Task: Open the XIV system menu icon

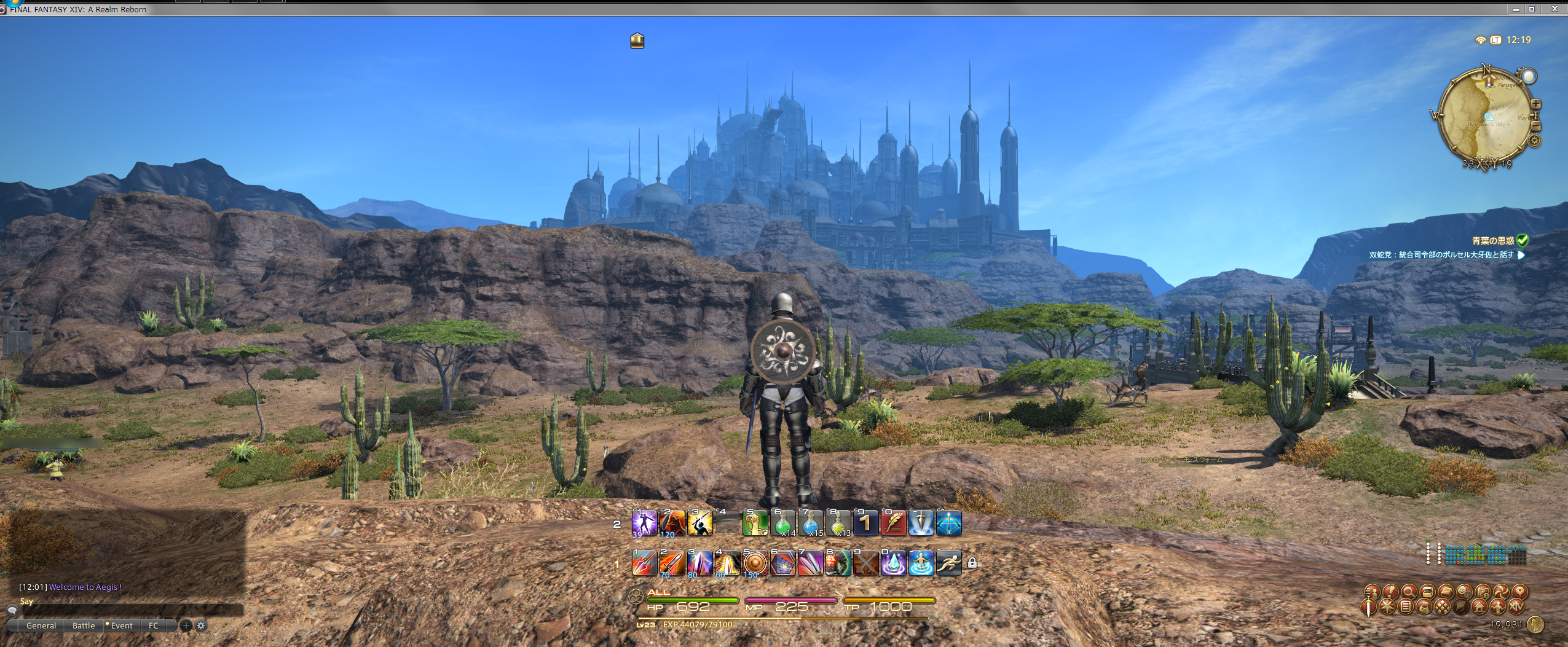Action: pos(1517,607)
